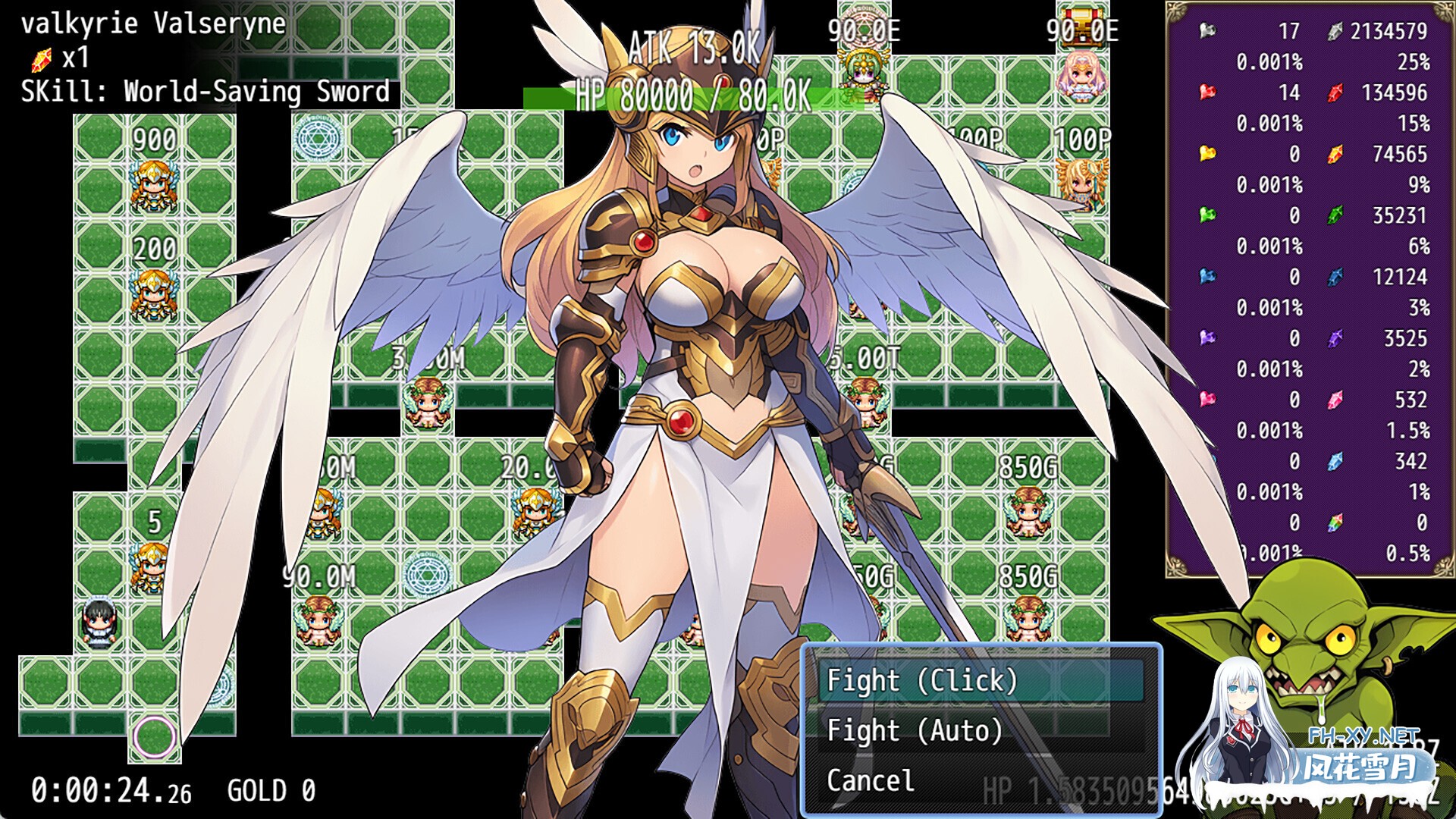This screenshot has width=1456, height=819.
Task: Click the blue crystal showing 342
Action: pos(1335,463)
